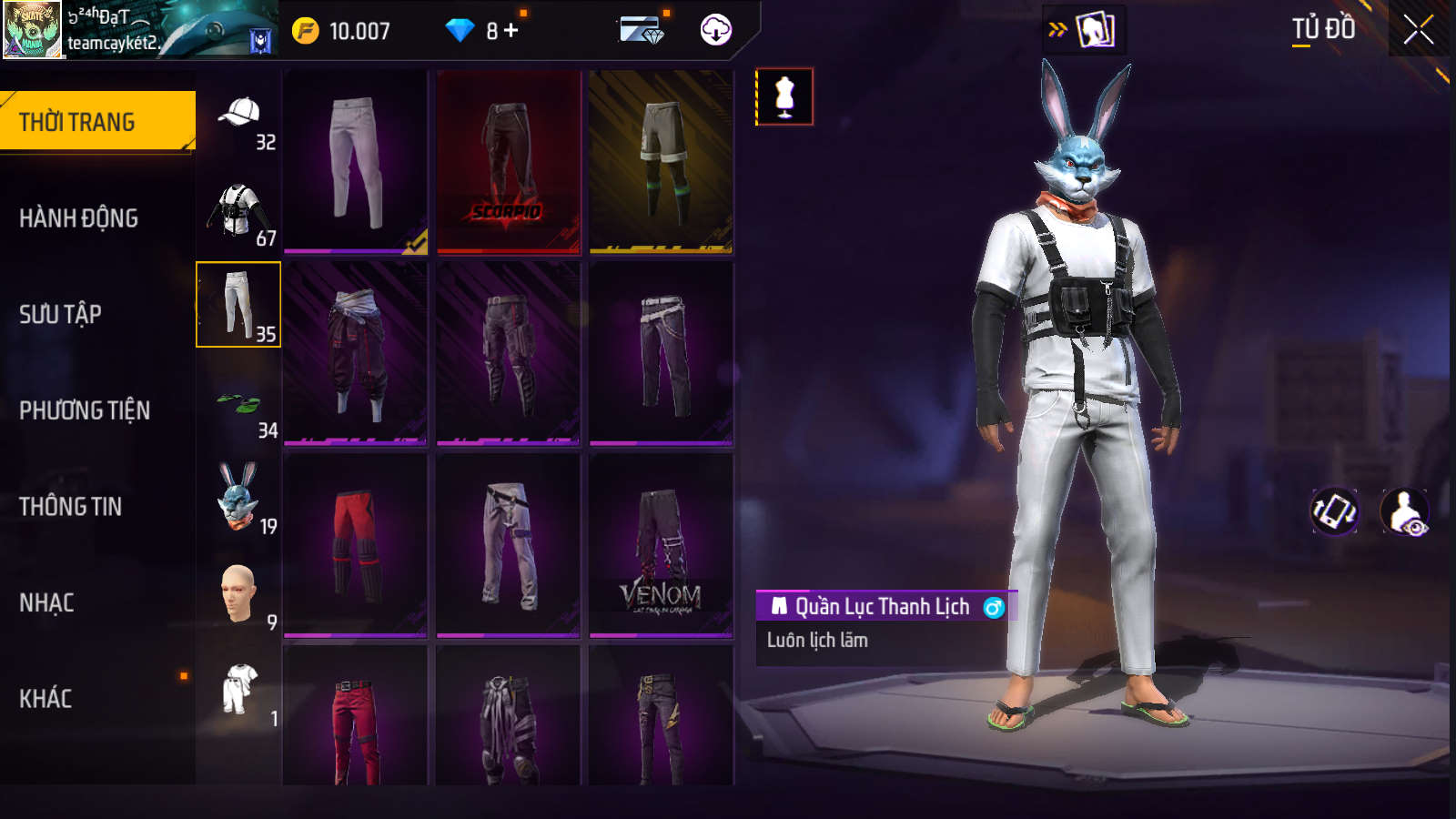Add diamonds with the plus button
This screenshot has height=819, width=1456.
click(x=511, y=31)
